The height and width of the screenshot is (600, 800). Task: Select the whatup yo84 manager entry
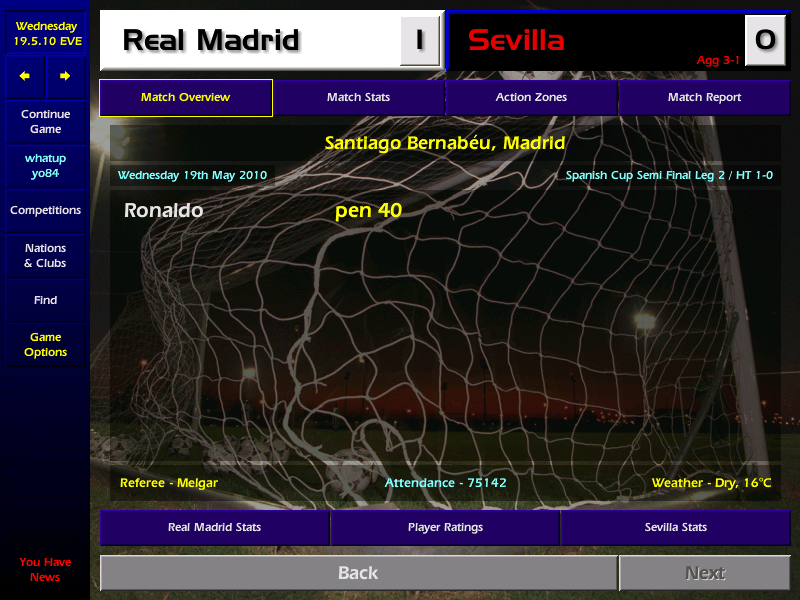45,166
